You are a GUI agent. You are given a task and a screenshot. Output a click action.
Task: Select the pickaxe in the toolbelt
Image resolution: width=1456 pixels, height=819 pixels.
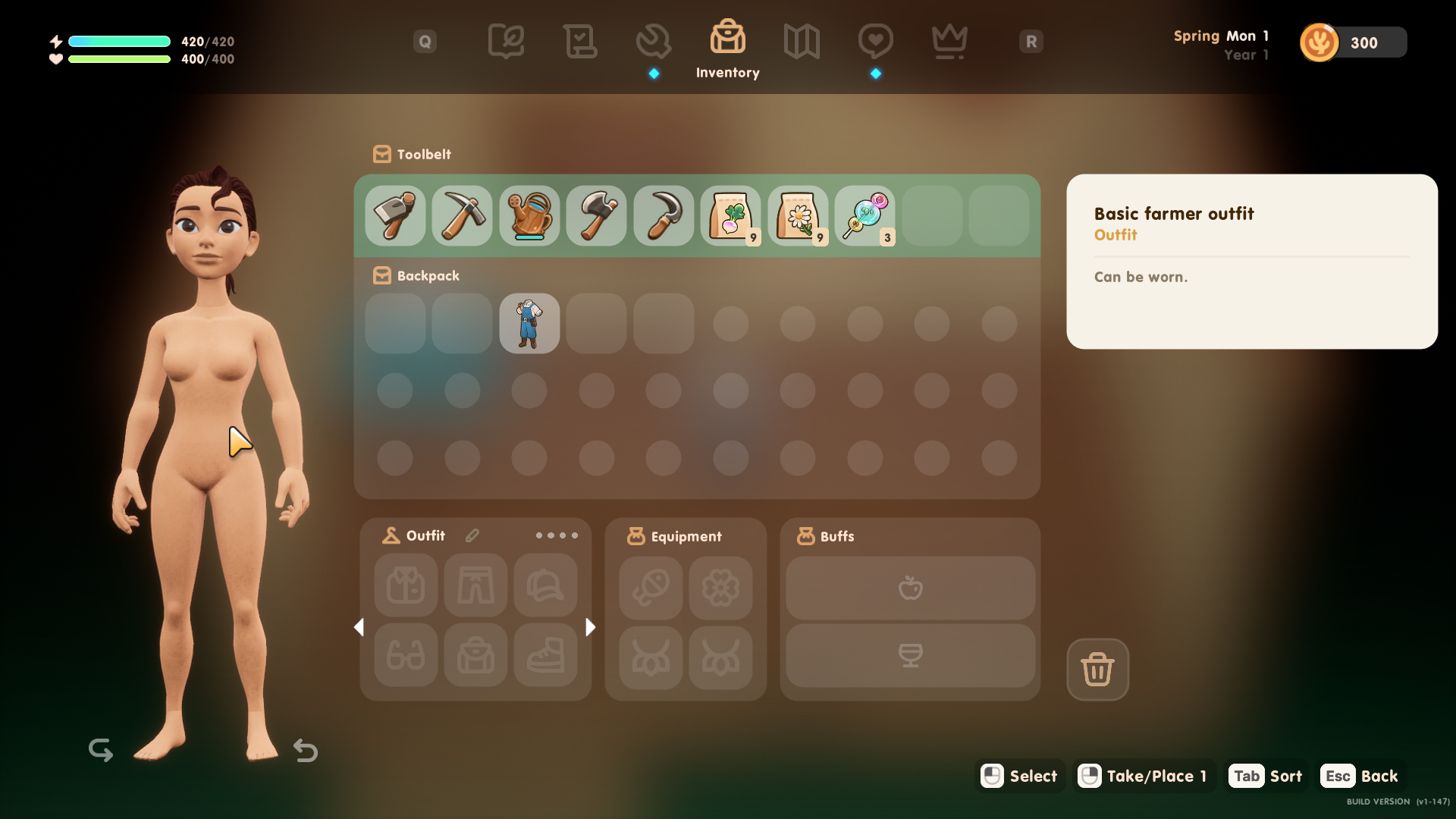pos(462,216)
